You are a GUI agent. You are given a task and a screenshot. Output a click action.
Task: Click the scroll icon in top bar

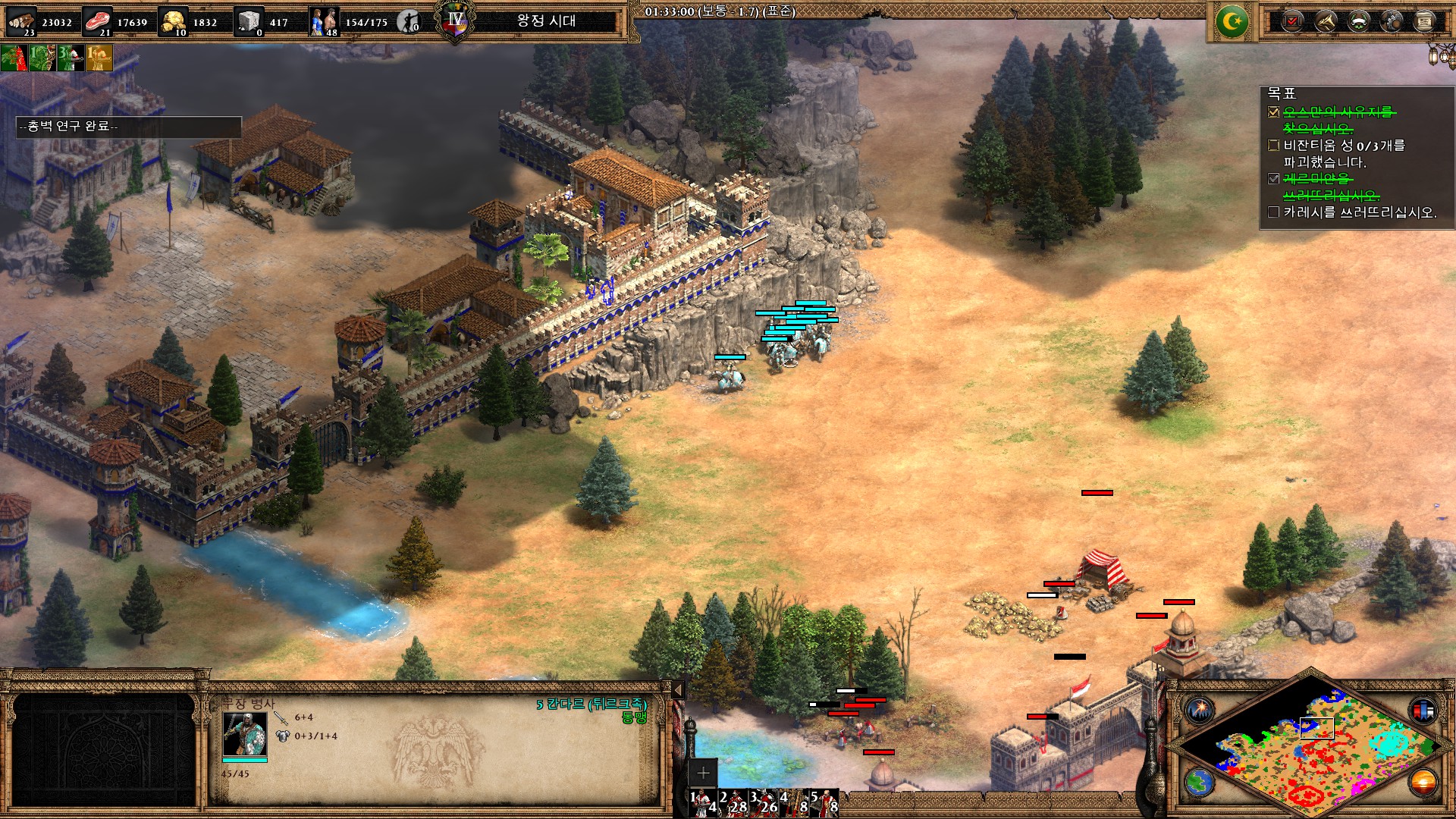tap(1425, 20)
